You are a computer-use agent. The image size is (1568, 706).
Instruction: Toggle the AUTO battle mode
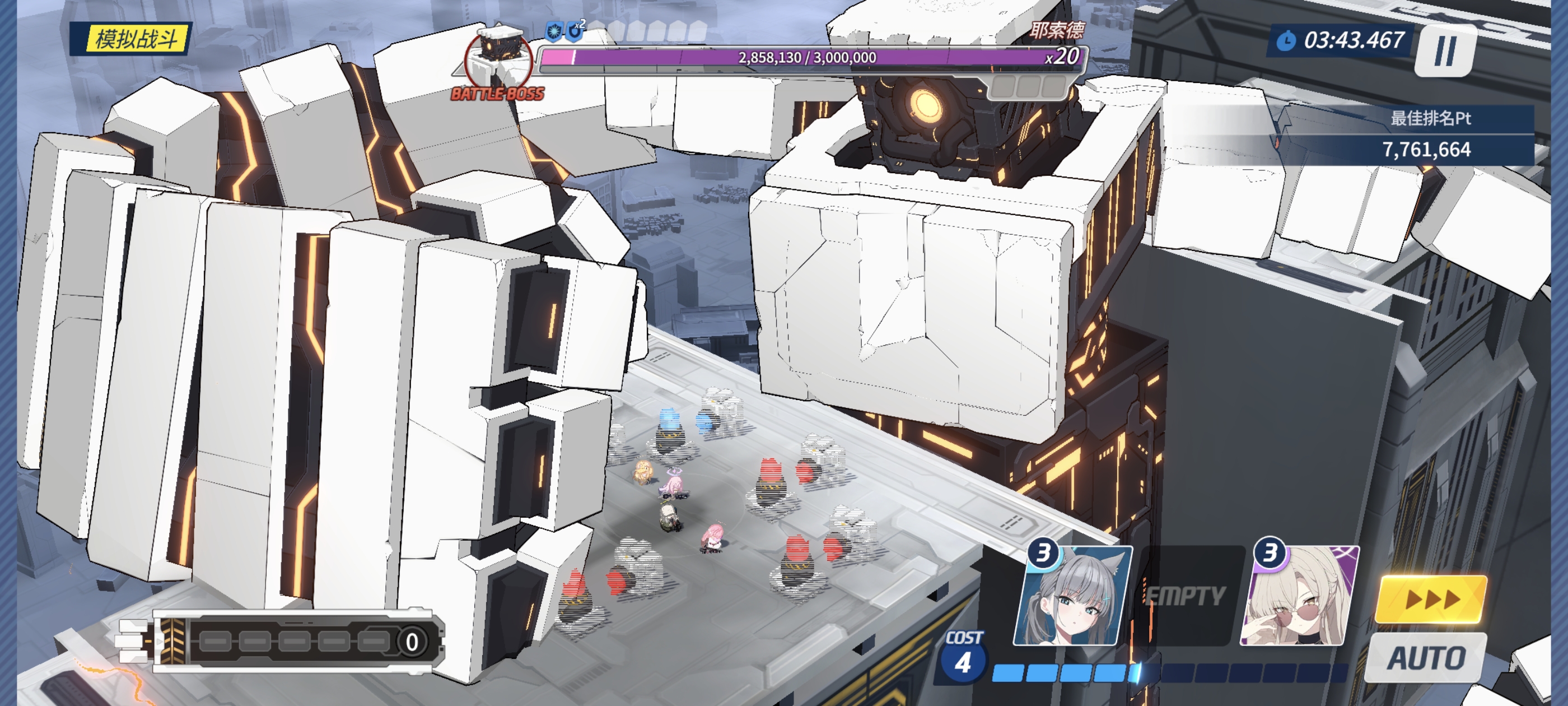tap(1426, 658)
